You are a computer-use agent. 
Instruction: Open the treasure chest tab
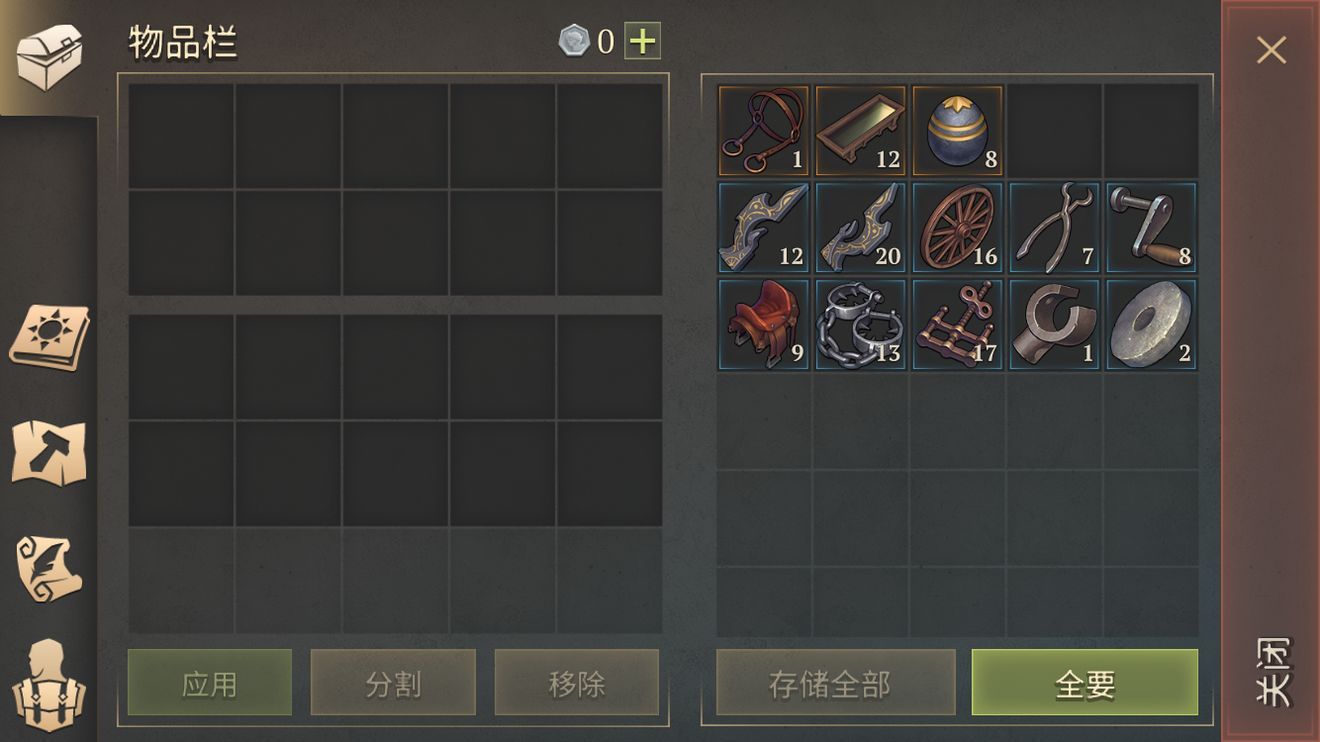(48, 57)
